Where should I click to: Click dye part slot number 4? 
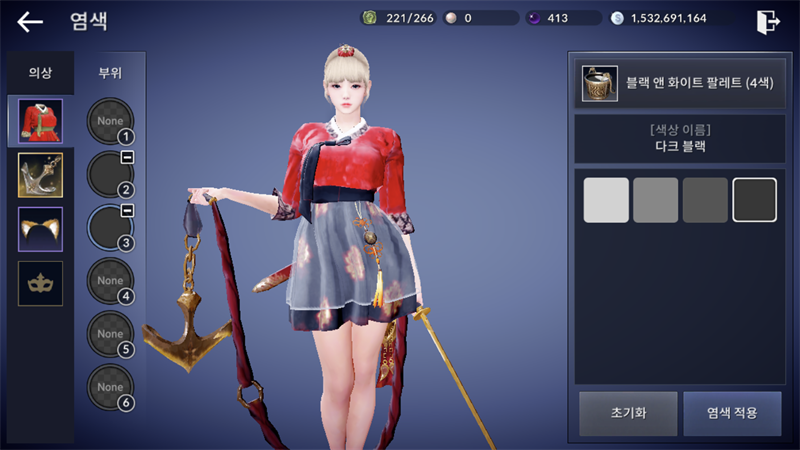click(x=110, y=281)
